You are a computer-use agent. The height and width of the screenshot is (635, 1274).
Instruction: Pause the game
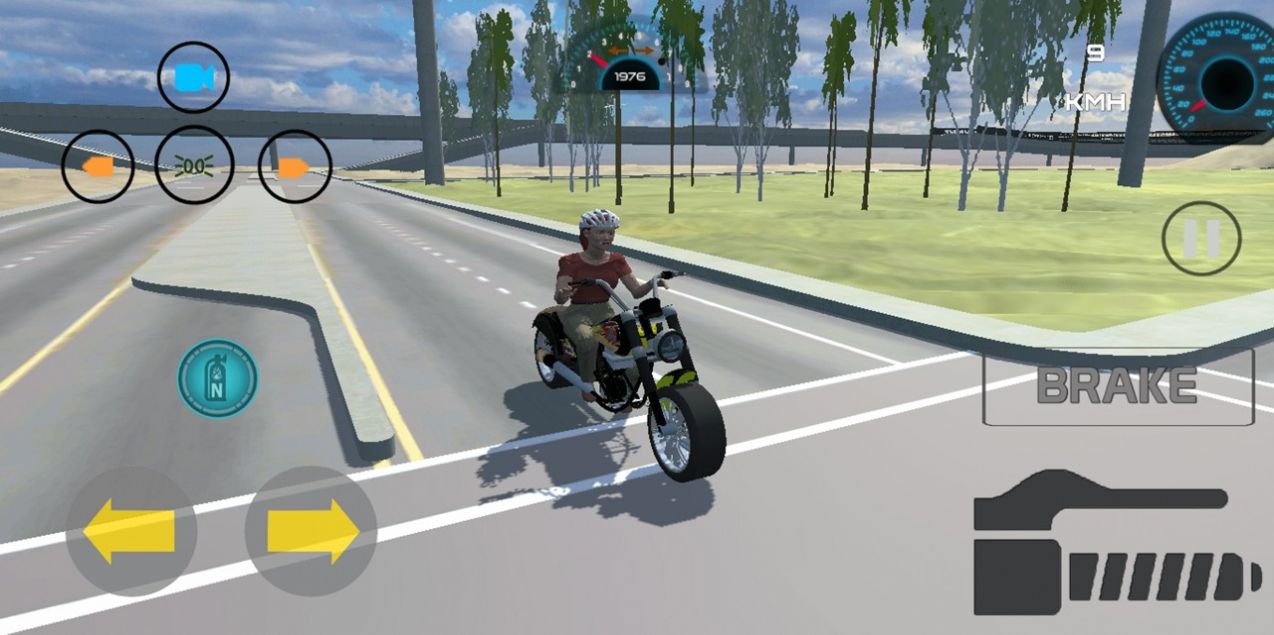1201,238
